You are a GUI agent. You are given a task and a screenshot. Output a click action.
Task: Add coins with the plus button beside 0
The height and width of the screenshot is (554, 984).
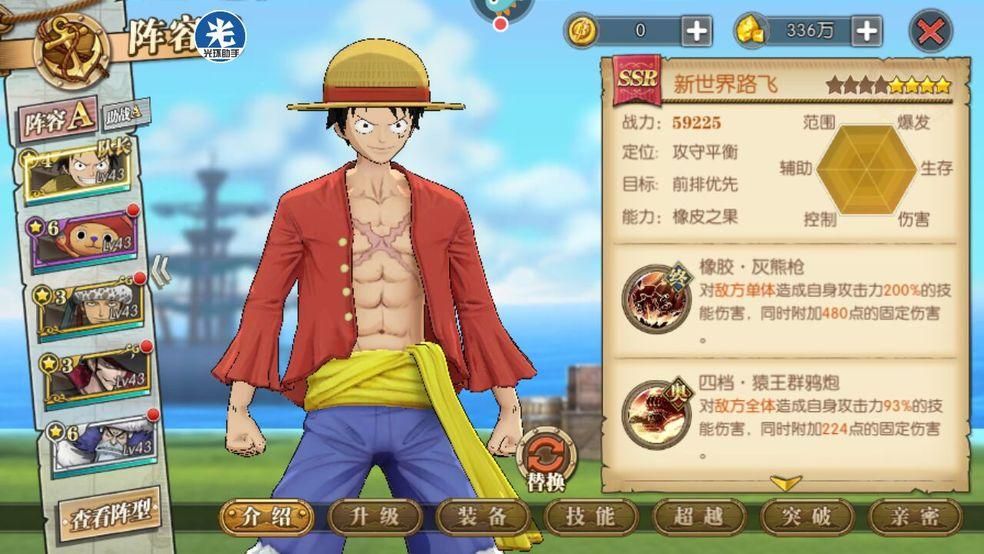tap(697, 31)
